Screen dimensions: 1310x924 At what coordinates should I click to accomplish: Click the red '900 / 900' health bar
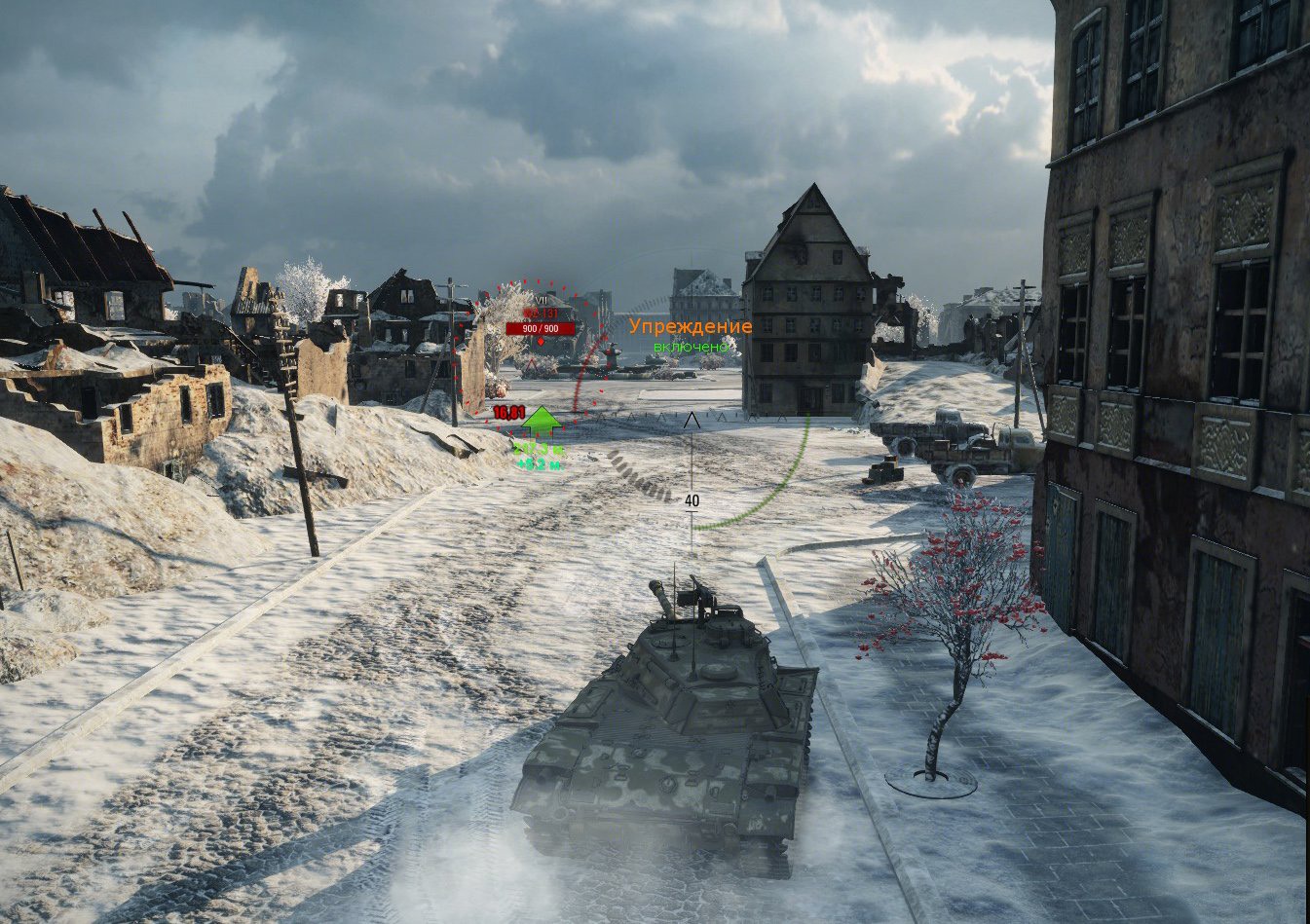point(540,327)
